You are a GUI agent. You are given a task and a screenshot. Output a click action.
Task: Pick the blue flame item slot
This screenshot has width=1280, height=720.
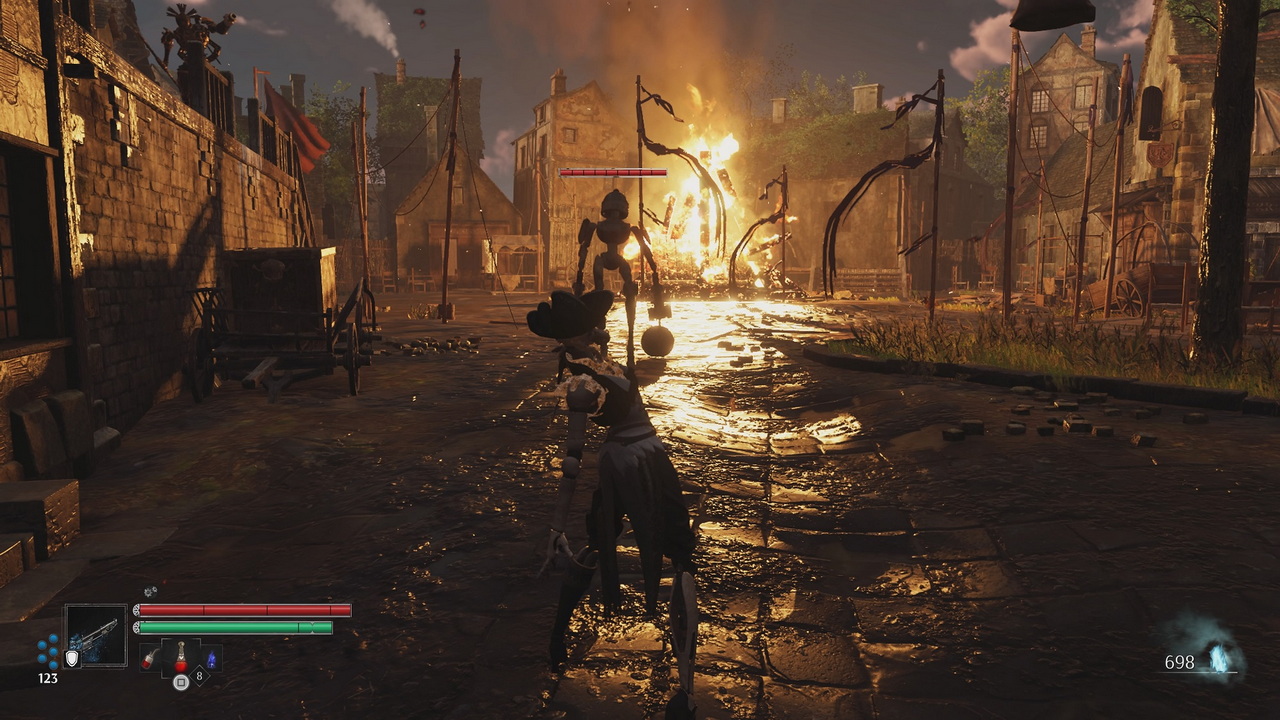click(x=211, y=658)
